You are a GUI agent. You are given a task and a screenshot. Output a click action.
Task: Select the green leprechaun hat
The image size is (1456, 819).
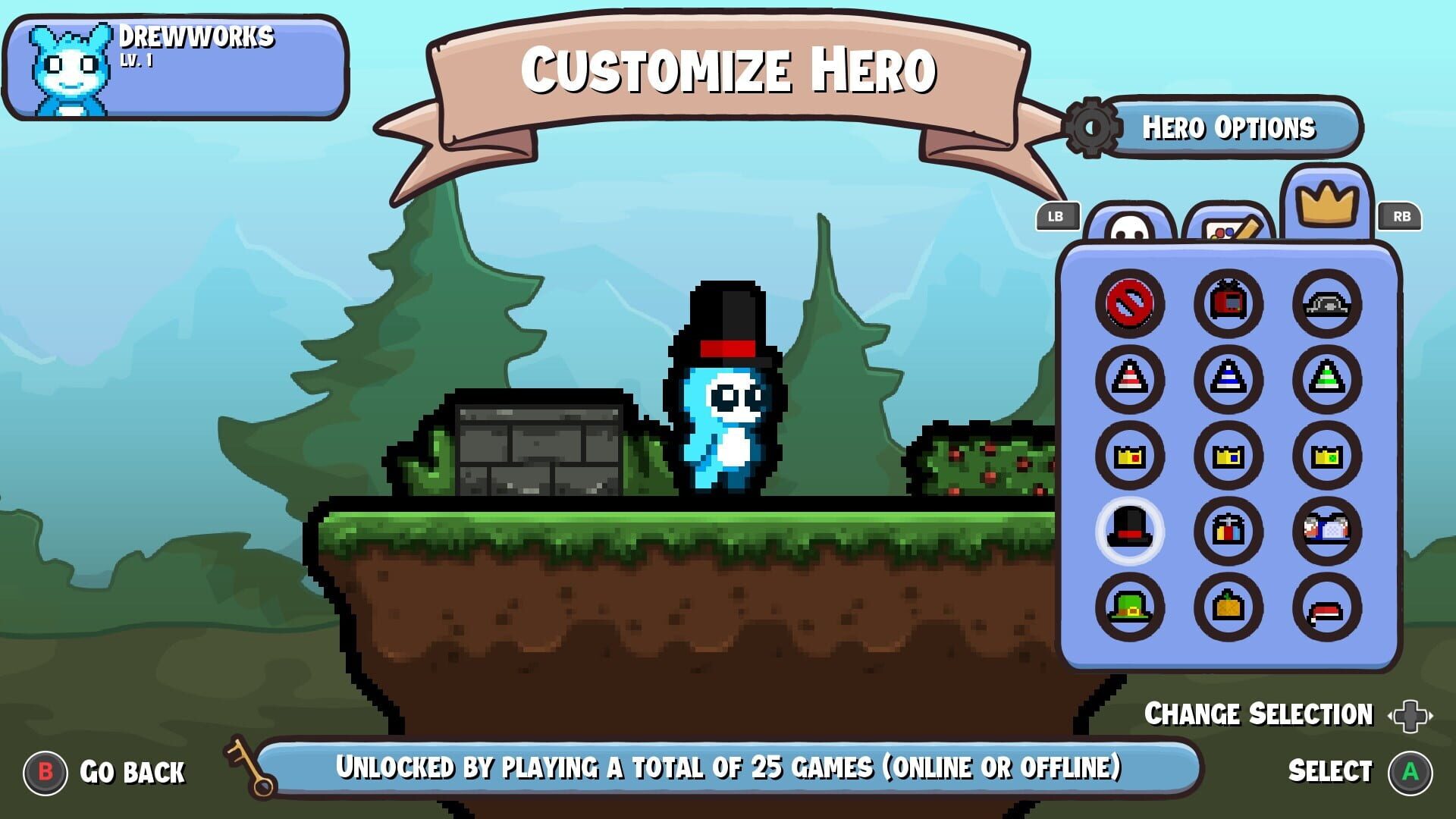[x=1129, y=607]
